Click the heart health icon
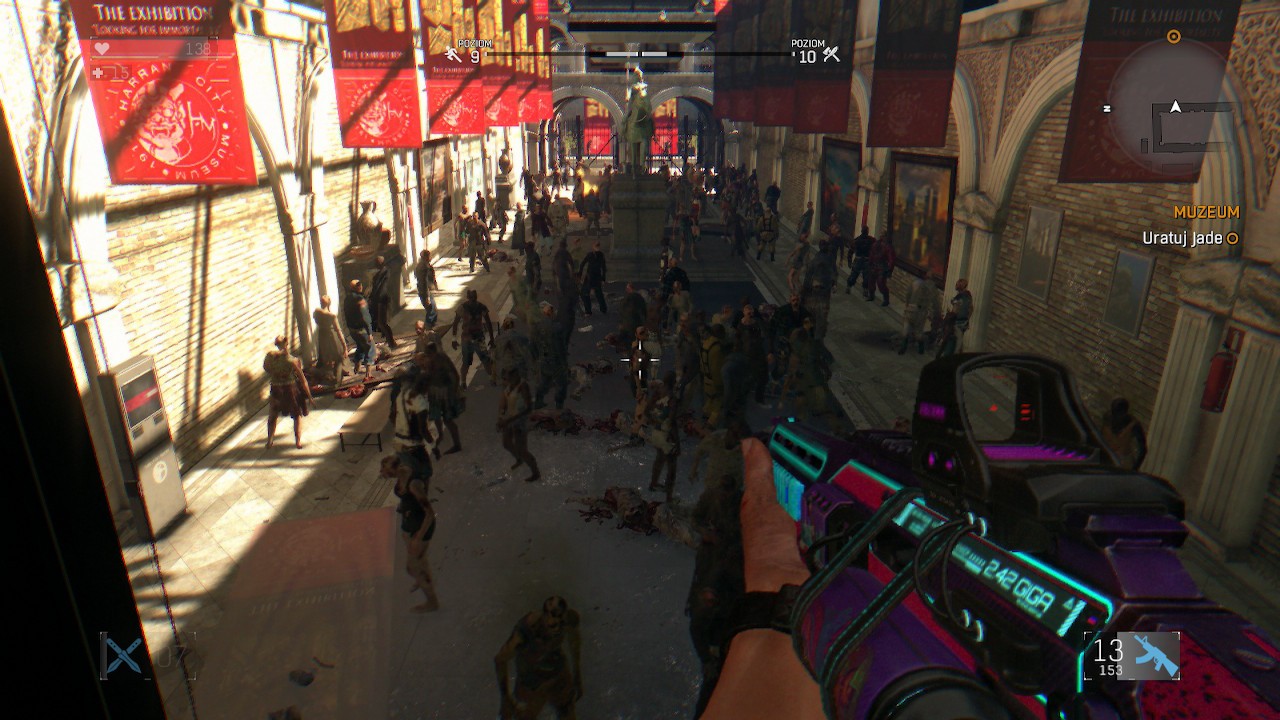 pyautogui.click(x=102, y=48)
